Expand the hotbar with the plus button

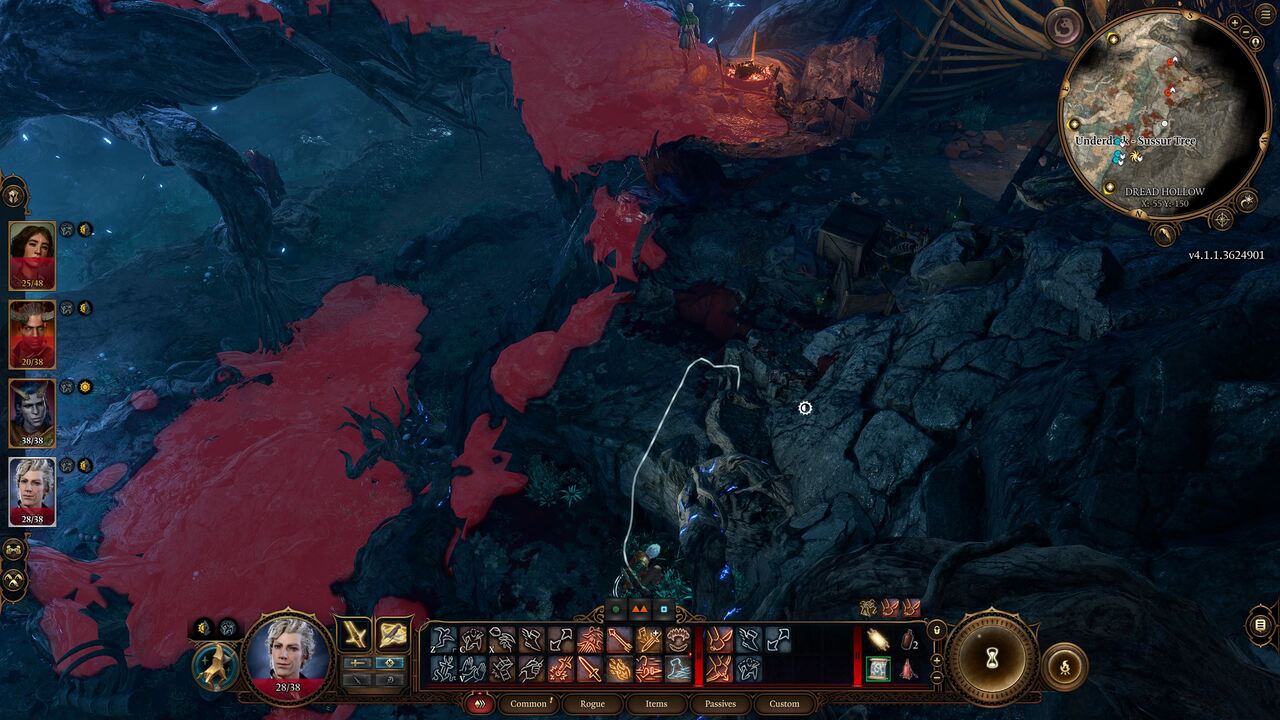(x=936, y=660)
